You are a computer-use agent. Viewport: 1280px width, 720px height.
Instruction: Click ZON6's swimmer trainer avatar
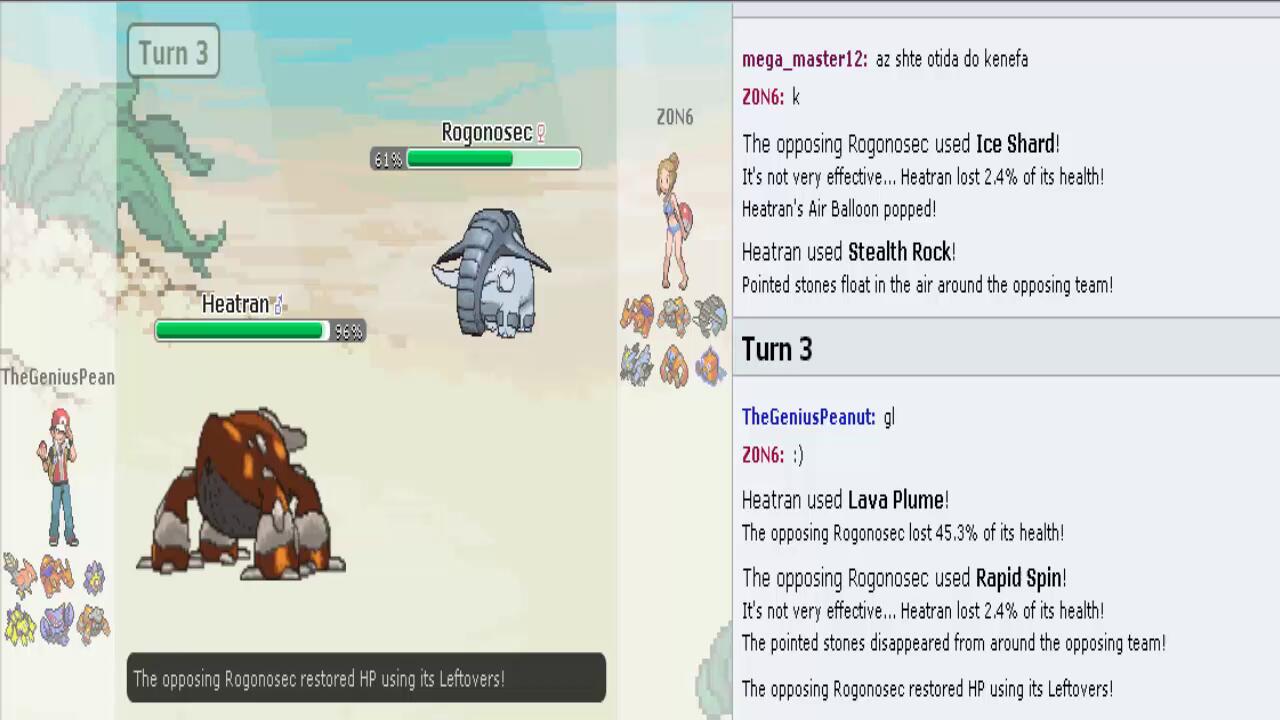[674, 221]
